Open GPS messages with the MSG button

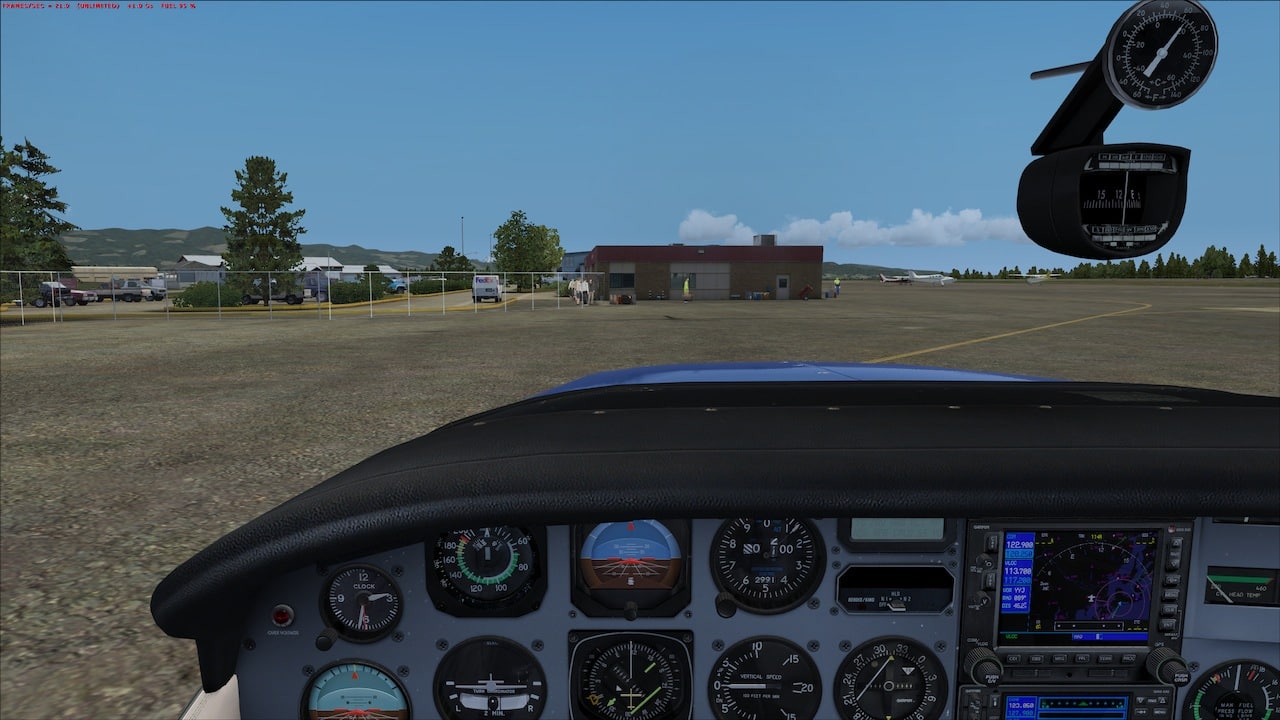(1059, 658)
